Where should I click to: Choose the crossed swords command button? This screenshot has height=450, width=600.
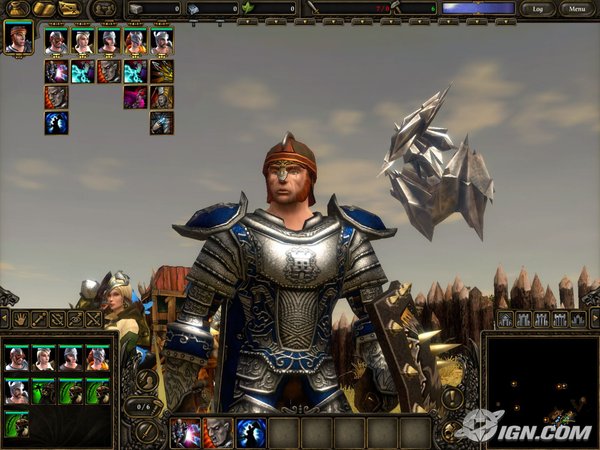(94, 319)
